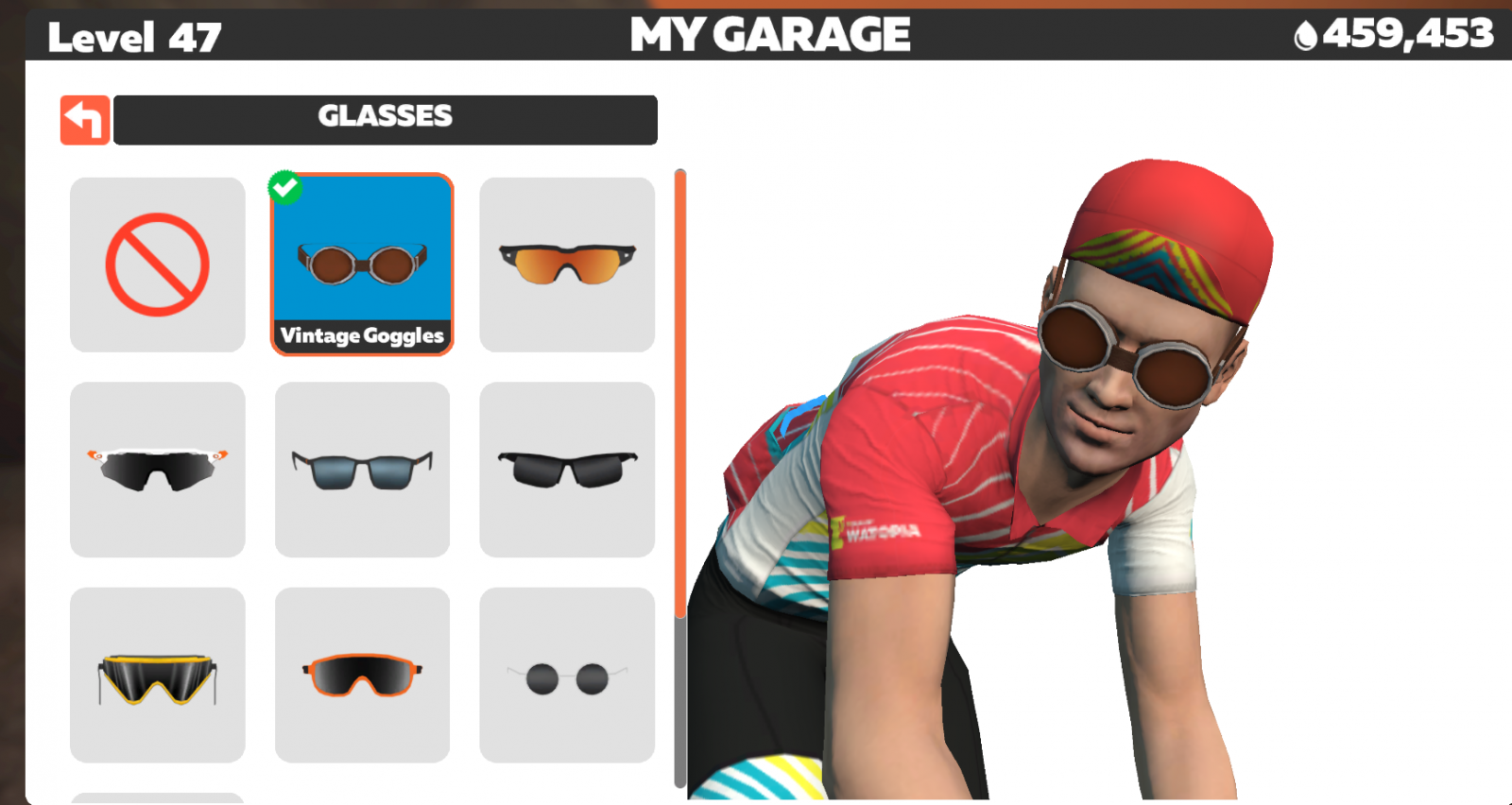This screenshot has width=1512, height=805.
Task: Go back using the orange arrow button
Action: click(85, 120)
